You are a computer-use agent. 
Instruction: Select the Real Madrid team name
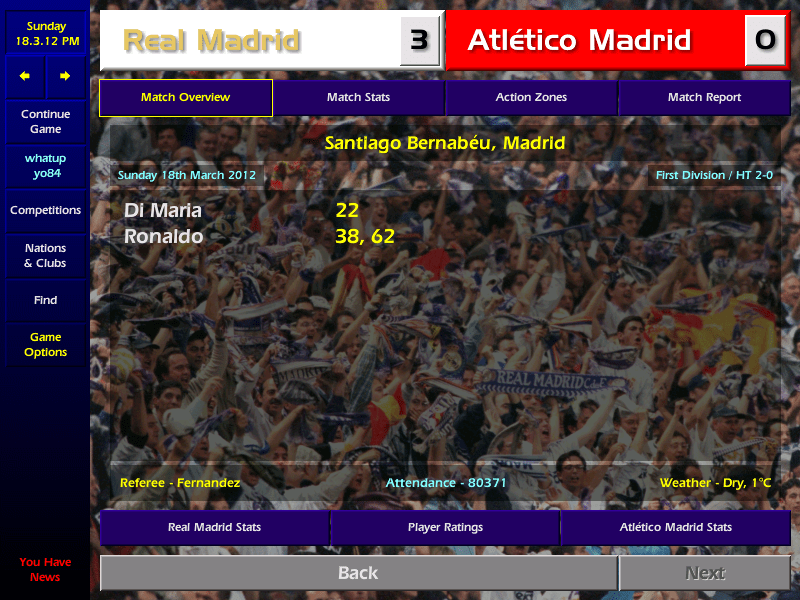pyautogui.click(x=211, y=41)
